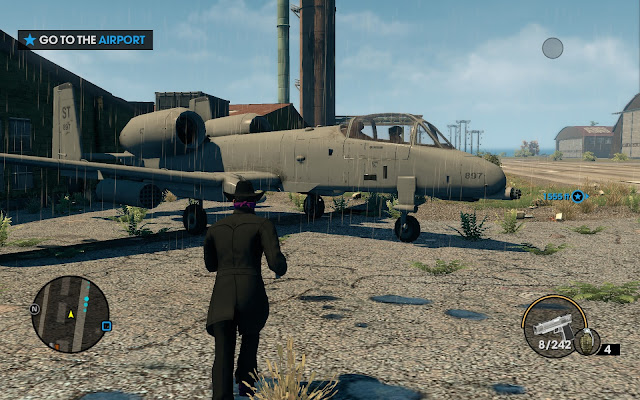Click the blue square marker on minimap edge
Image resolution: width=640 pixels, height=400 pixels.
[107, 326]
